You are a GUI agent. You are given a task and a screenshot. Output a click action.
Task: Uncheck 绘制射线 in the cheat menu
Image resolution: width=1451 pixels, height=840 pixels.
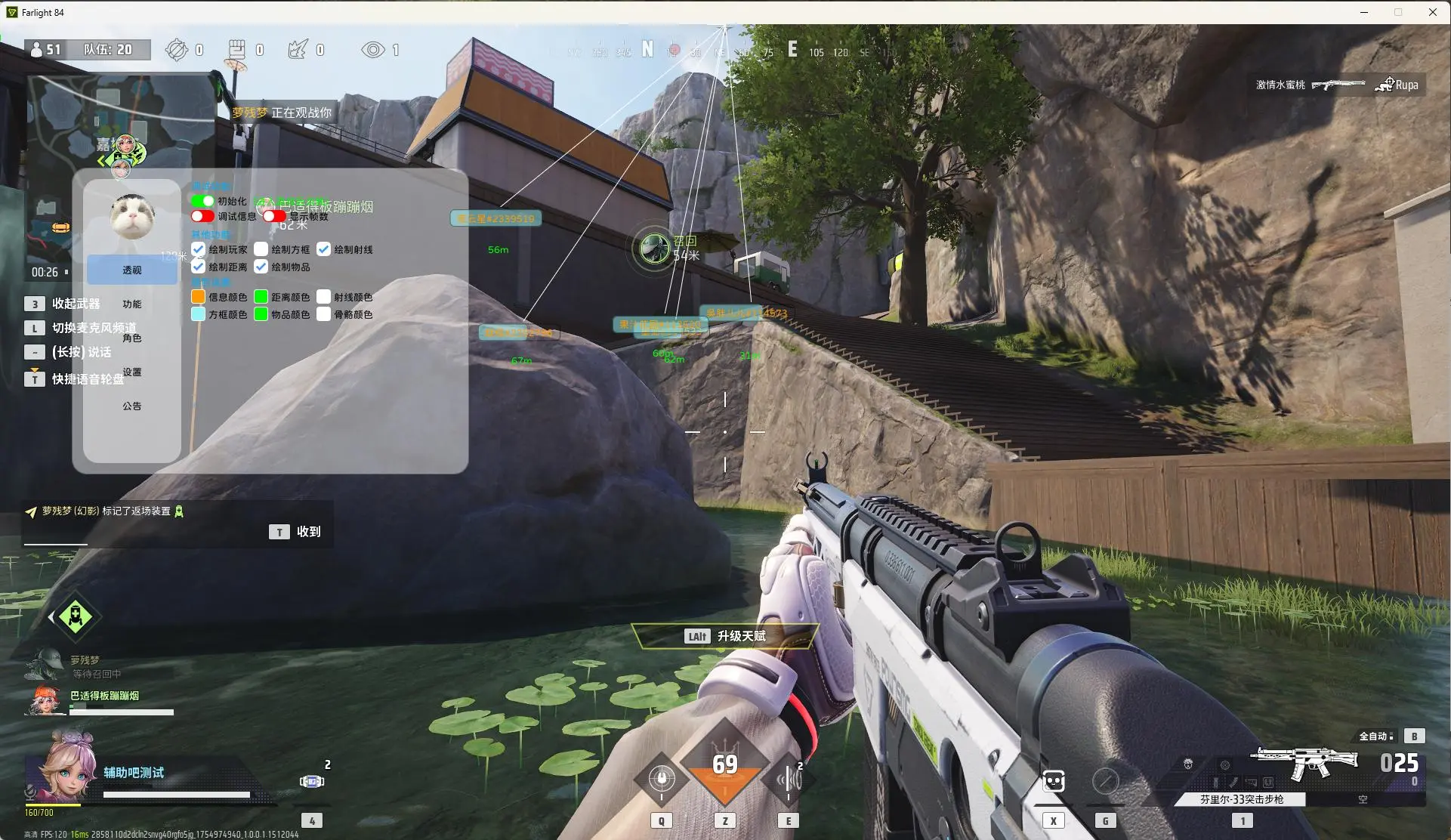(325, 249)
